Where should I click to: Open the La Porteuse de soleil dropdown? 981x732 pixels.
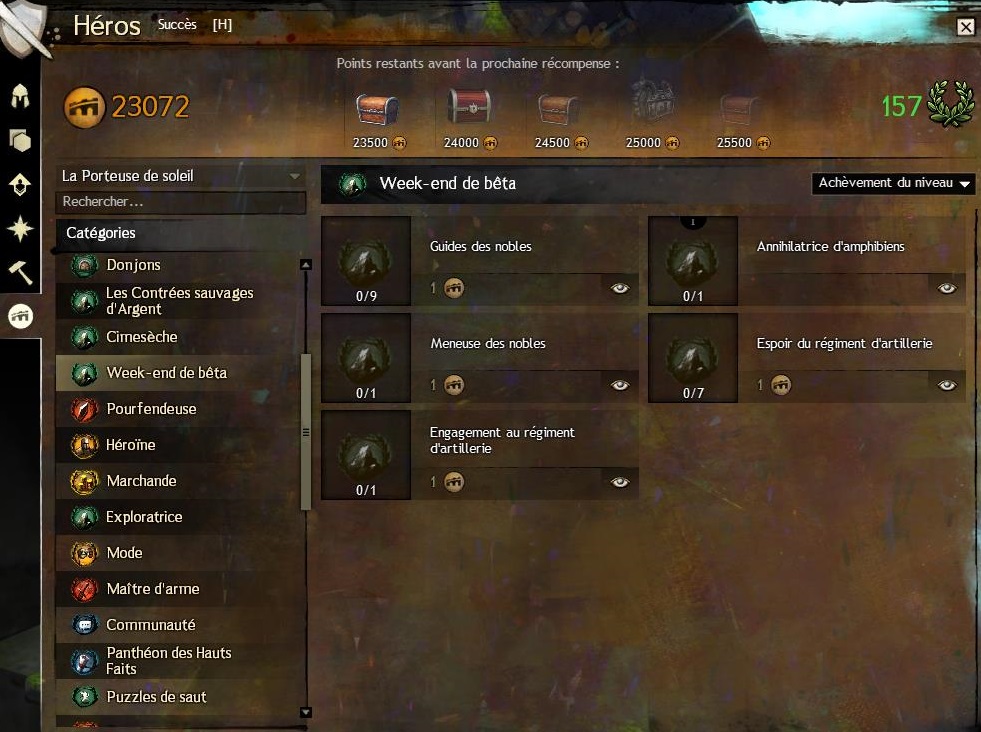(x=180, y=176)
